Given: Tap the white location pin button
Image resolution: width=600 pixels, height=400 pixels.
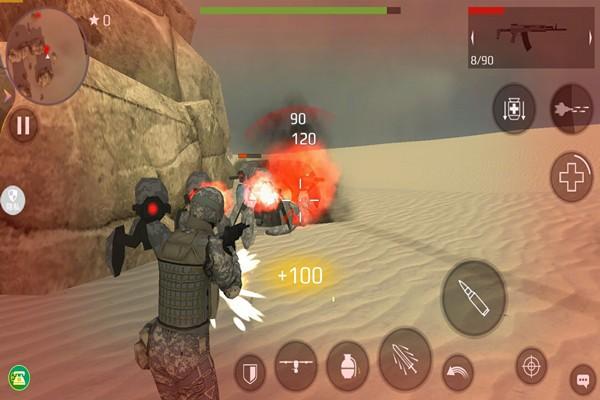Looking at the screenshot, I should [12, 200].
